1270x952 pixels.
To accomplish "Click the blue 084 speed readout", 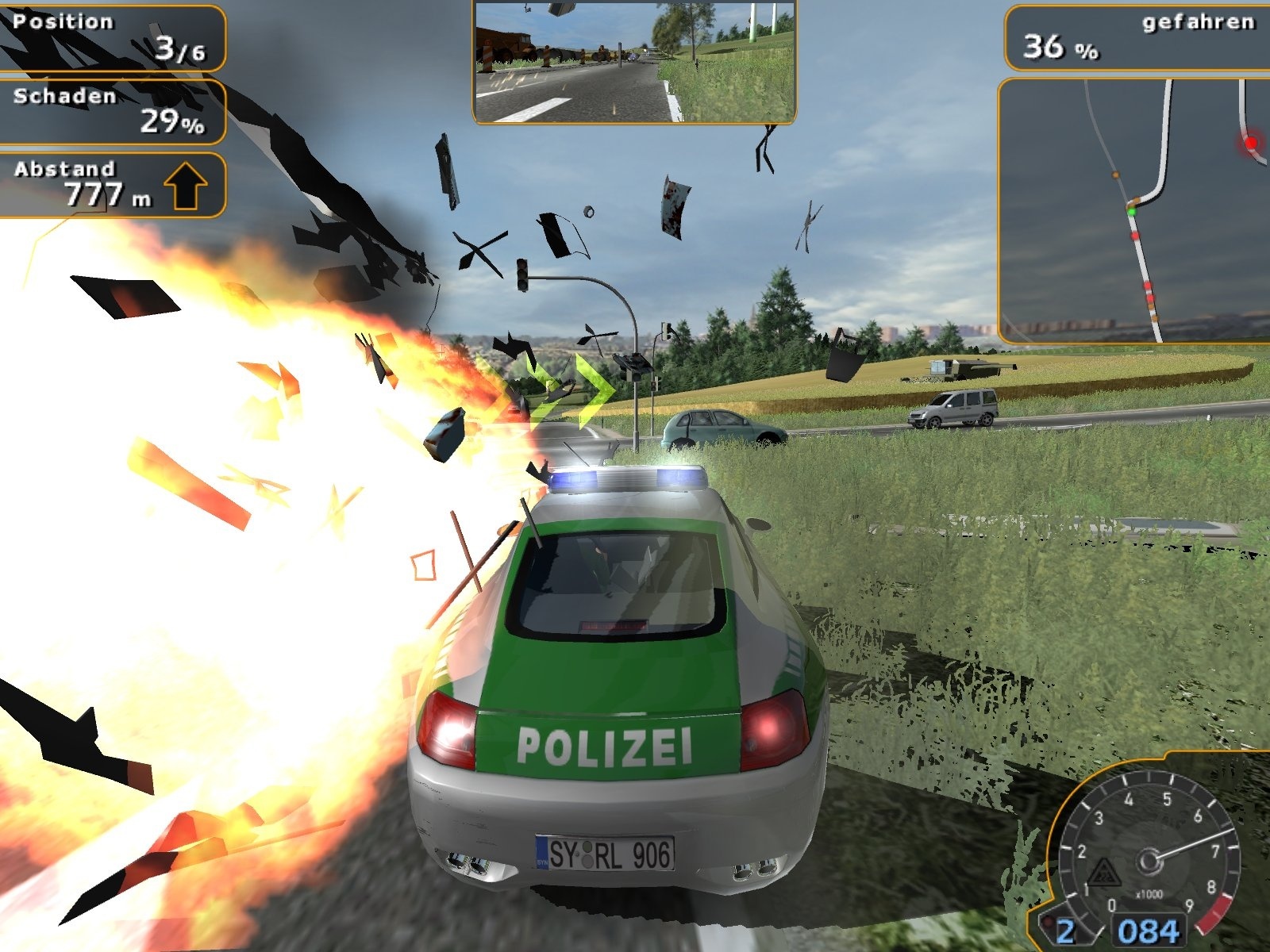I will pyautogui.click(x=1149, y=932).
